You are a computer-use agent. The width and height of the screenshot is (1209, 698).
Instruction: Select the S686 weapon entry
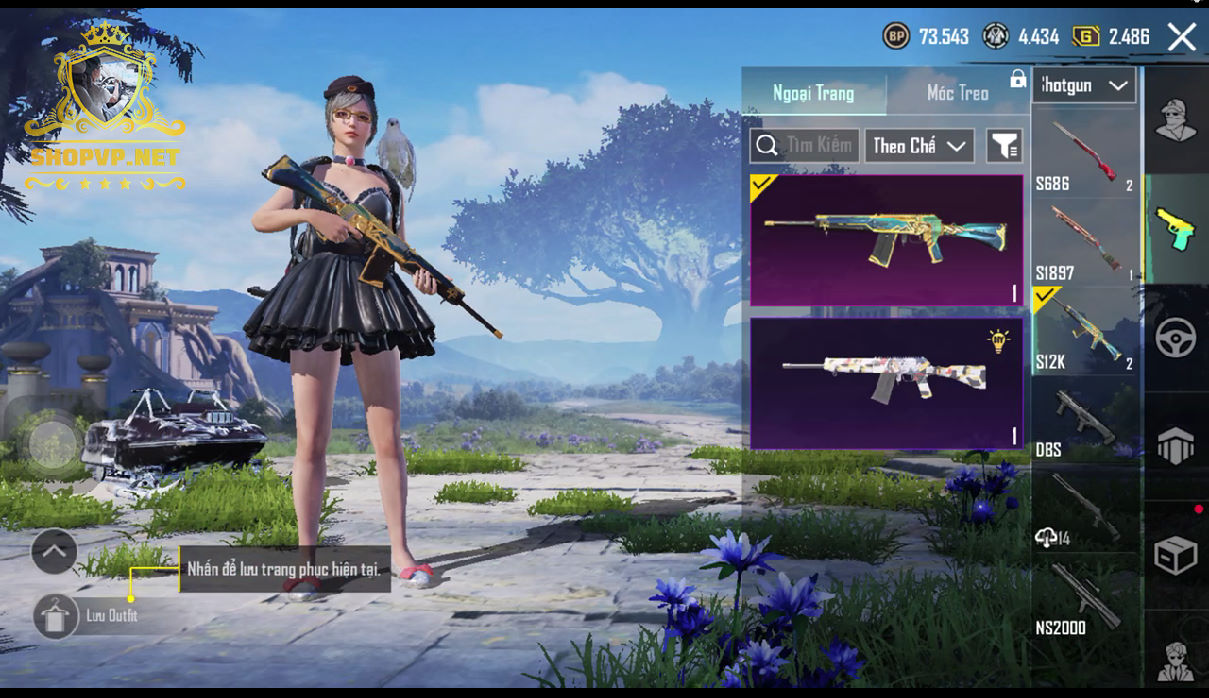1085,155
